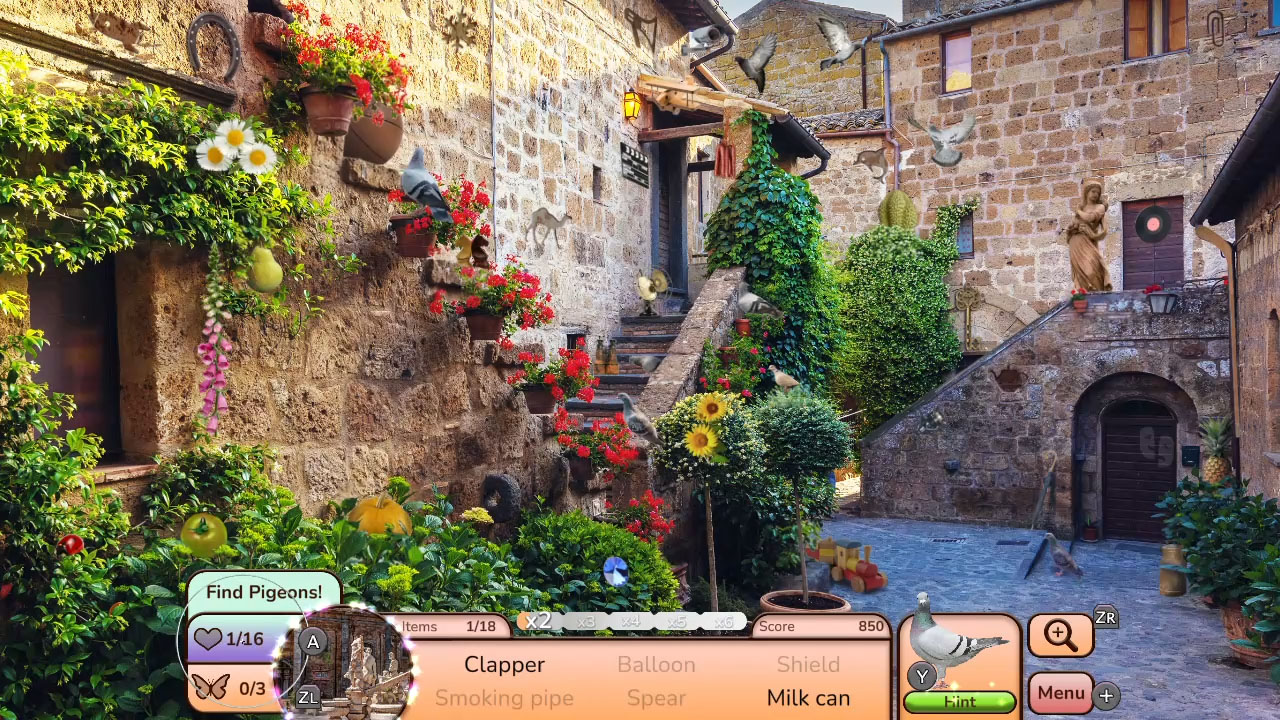Click the pigeon perched on the flower wall

point(424,185)
